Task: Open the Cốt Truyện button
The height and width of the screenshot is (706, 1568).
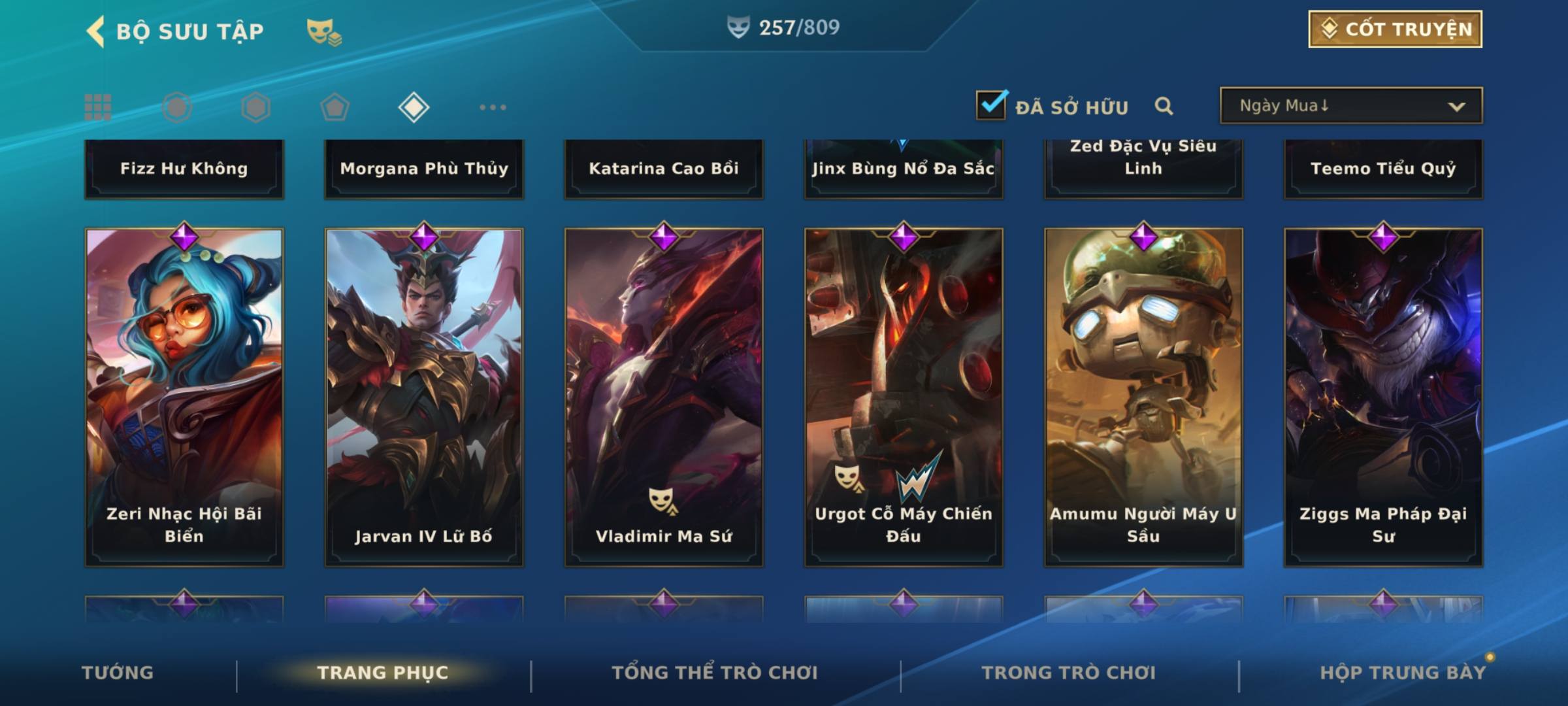Action: [x=1394, y=29]
